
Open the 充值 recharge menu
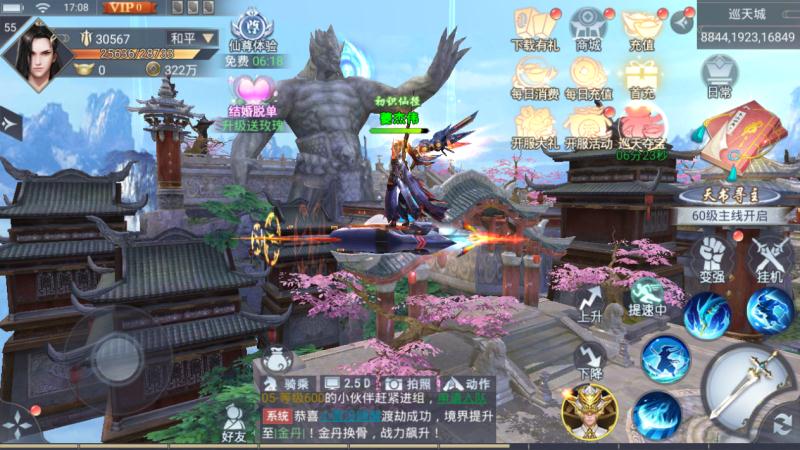coord(640,28)
